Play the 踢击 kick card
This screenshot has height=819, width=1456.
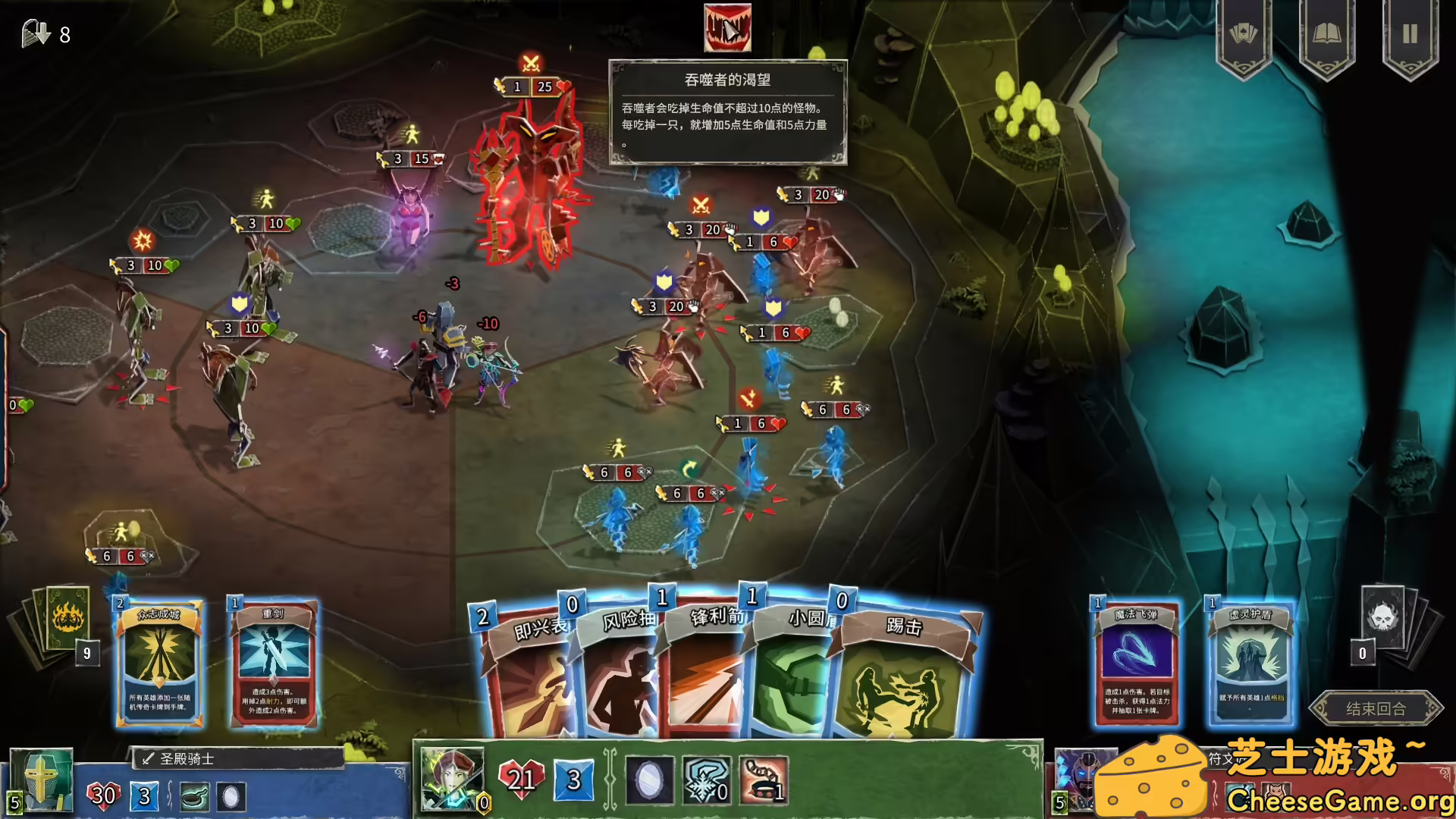pyautogui.click(x=902, y=675)
